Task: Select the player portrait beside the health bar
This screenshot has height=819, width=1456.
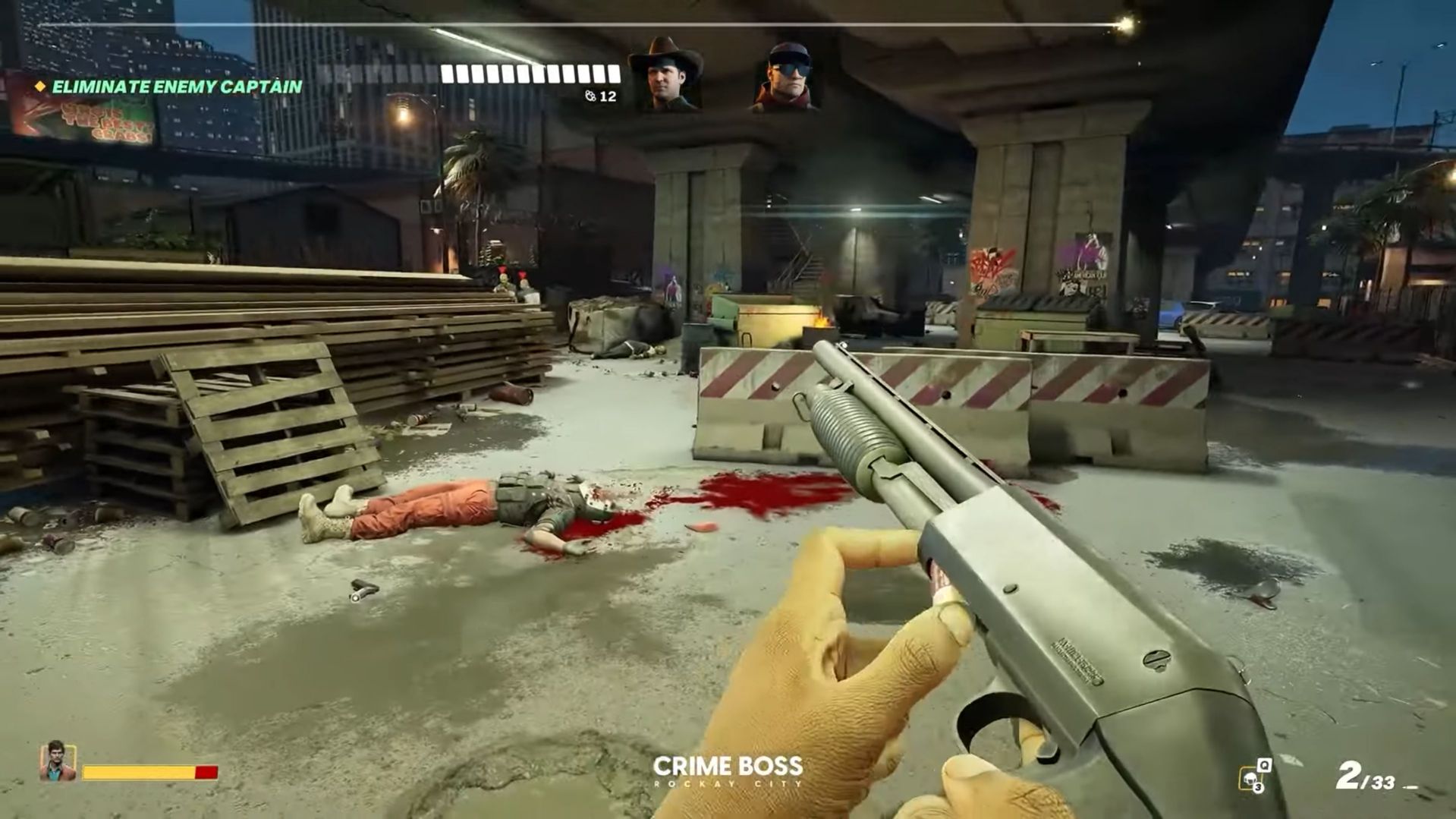Action: [x=57, y=761]
